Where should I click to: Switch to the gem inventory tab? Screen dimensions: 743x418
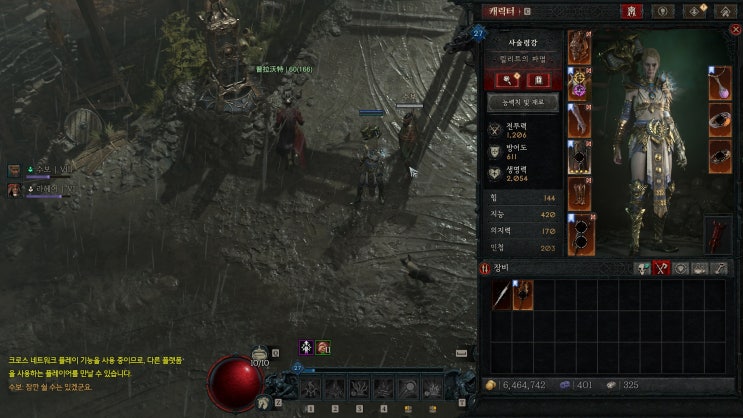click(679, 268)
